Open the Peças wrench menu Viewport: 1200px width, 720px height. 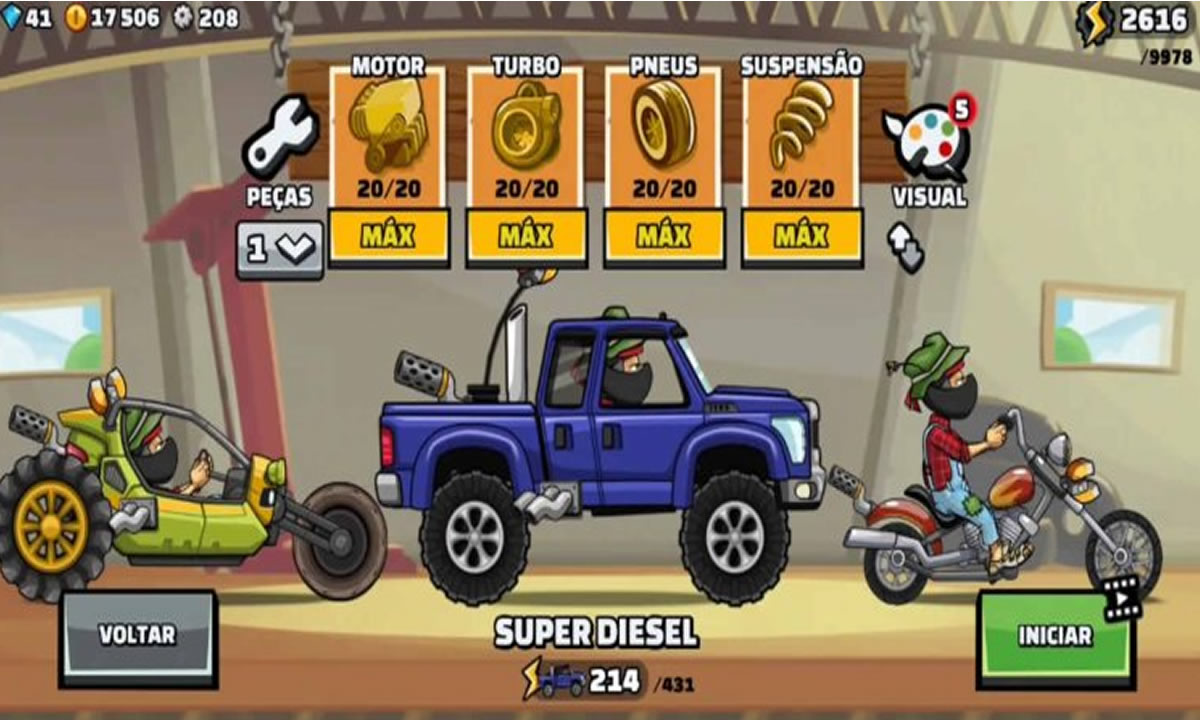280,140
